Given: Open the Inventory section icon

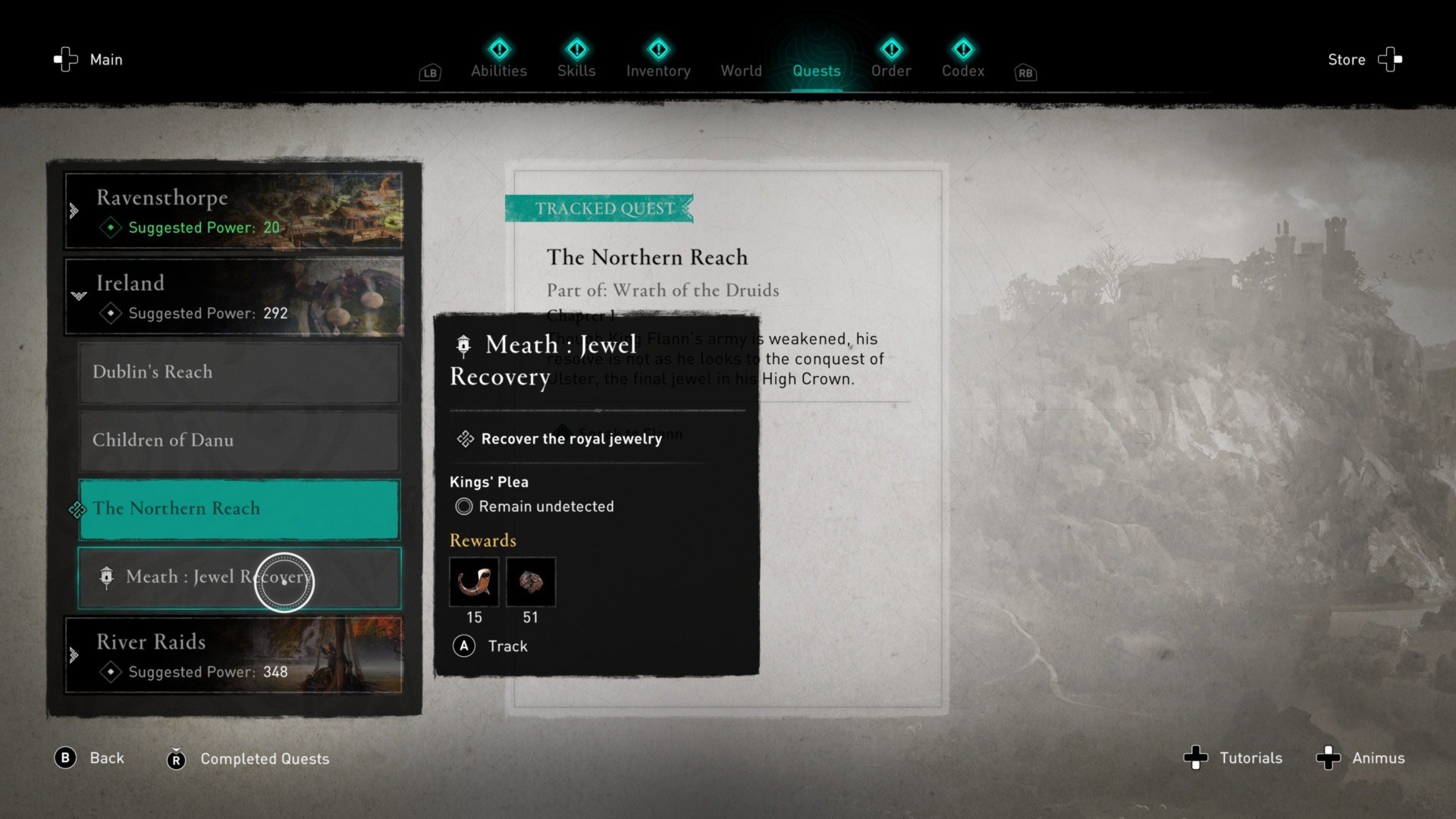Looking at the screenshot, I should (658, 50).
